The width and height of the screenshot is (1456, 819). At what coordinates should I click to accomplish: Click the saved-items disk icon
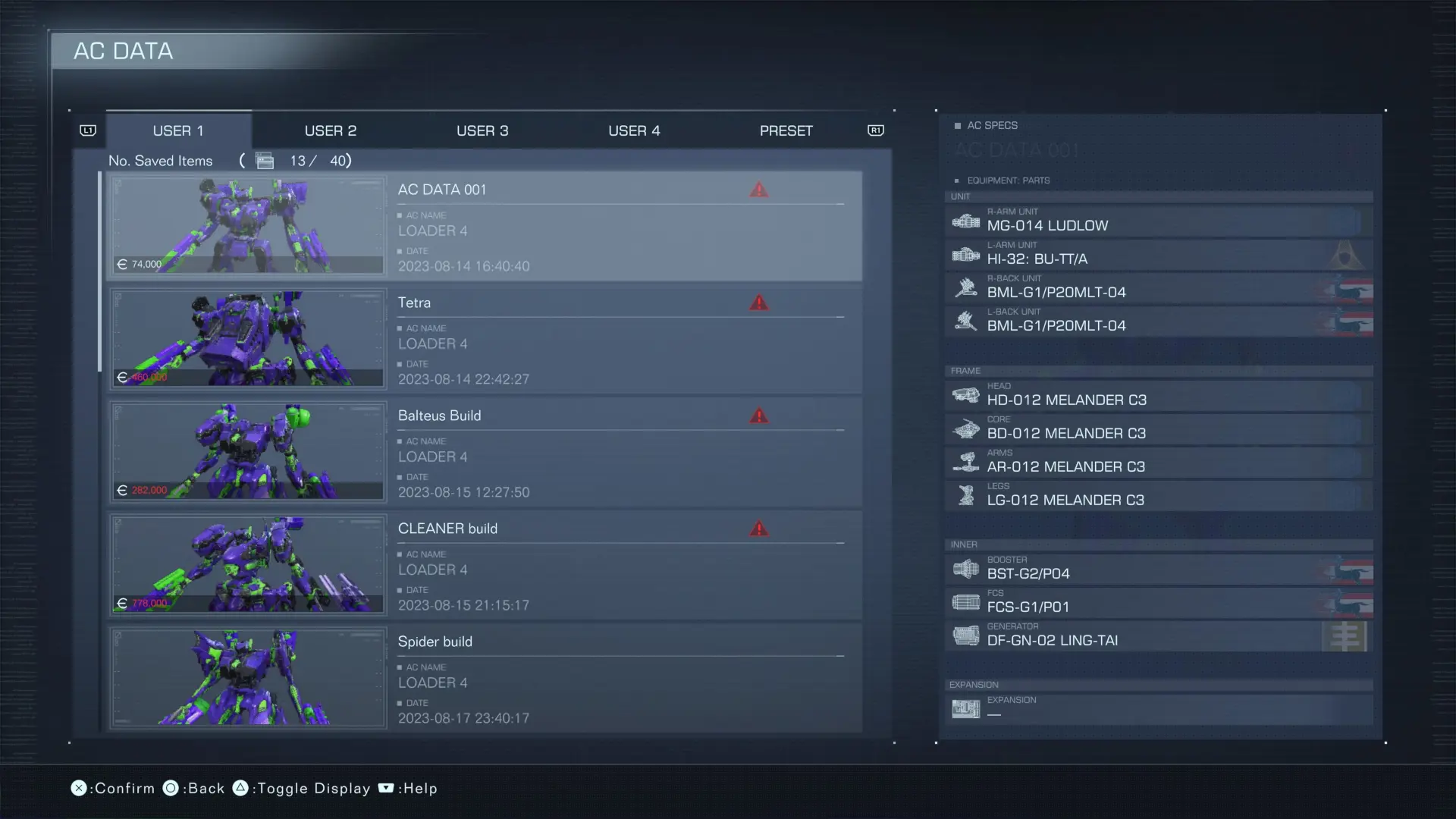tap(264, 161)
